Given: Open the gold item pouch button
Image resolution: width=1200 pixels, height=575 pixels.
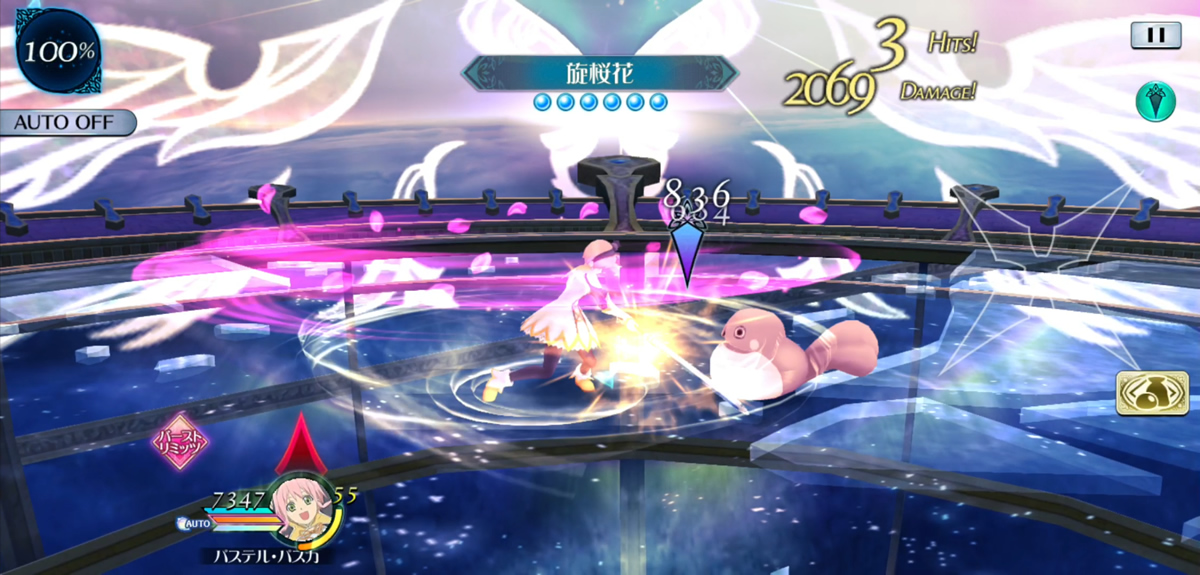Looking at the screenshot, I should click(1144, 393).
